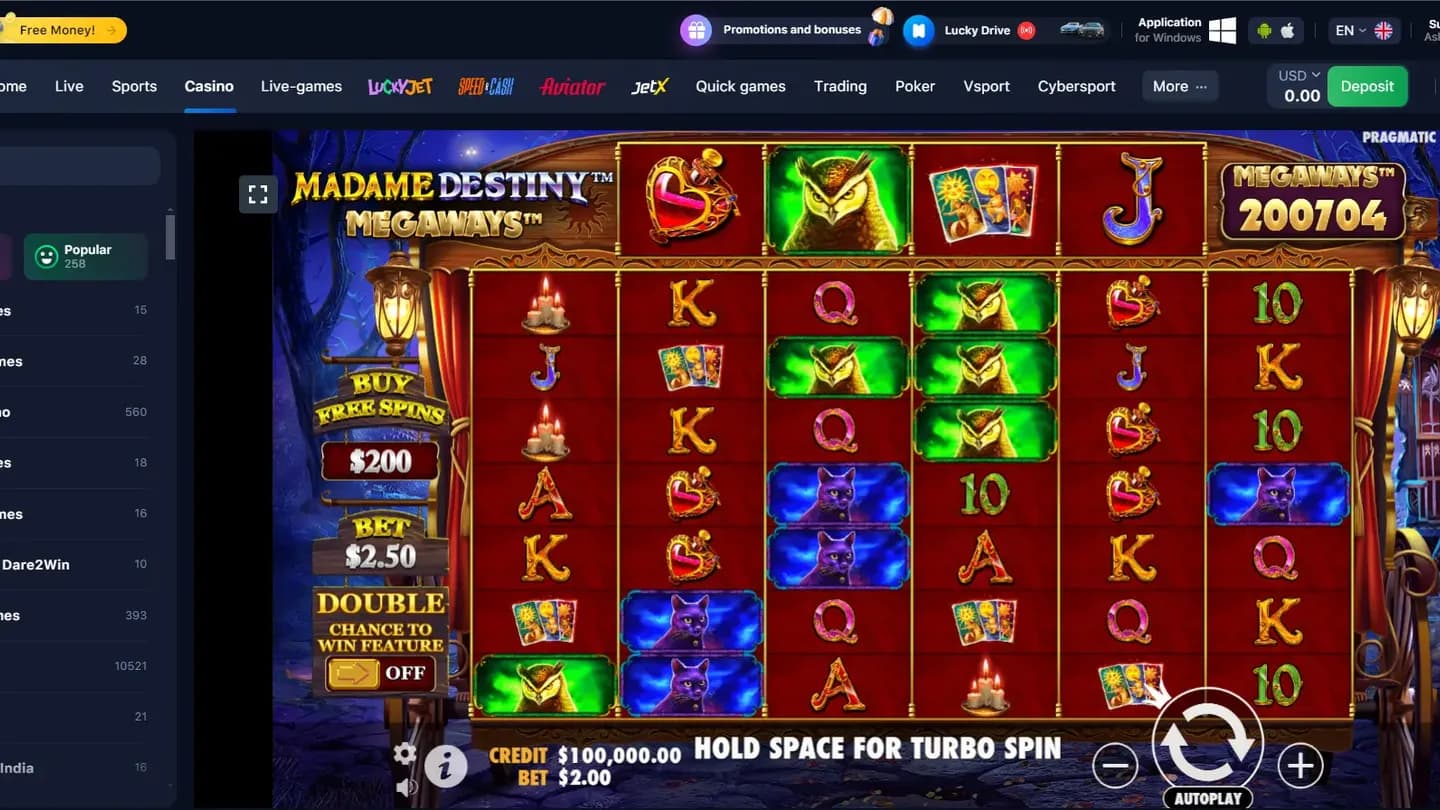This screenshot has height=810, width=1440.
Task: Enter fullscreen mode for the game
Action: pyautogui.click(x=258, y=194)
